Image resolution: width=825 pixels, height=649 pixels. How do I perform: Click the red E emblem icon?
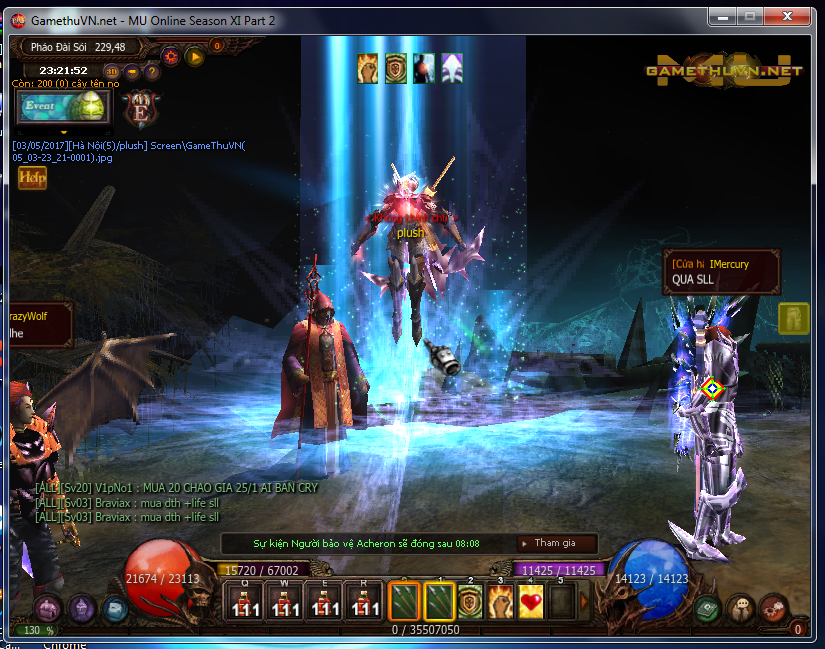pos(140,109)
